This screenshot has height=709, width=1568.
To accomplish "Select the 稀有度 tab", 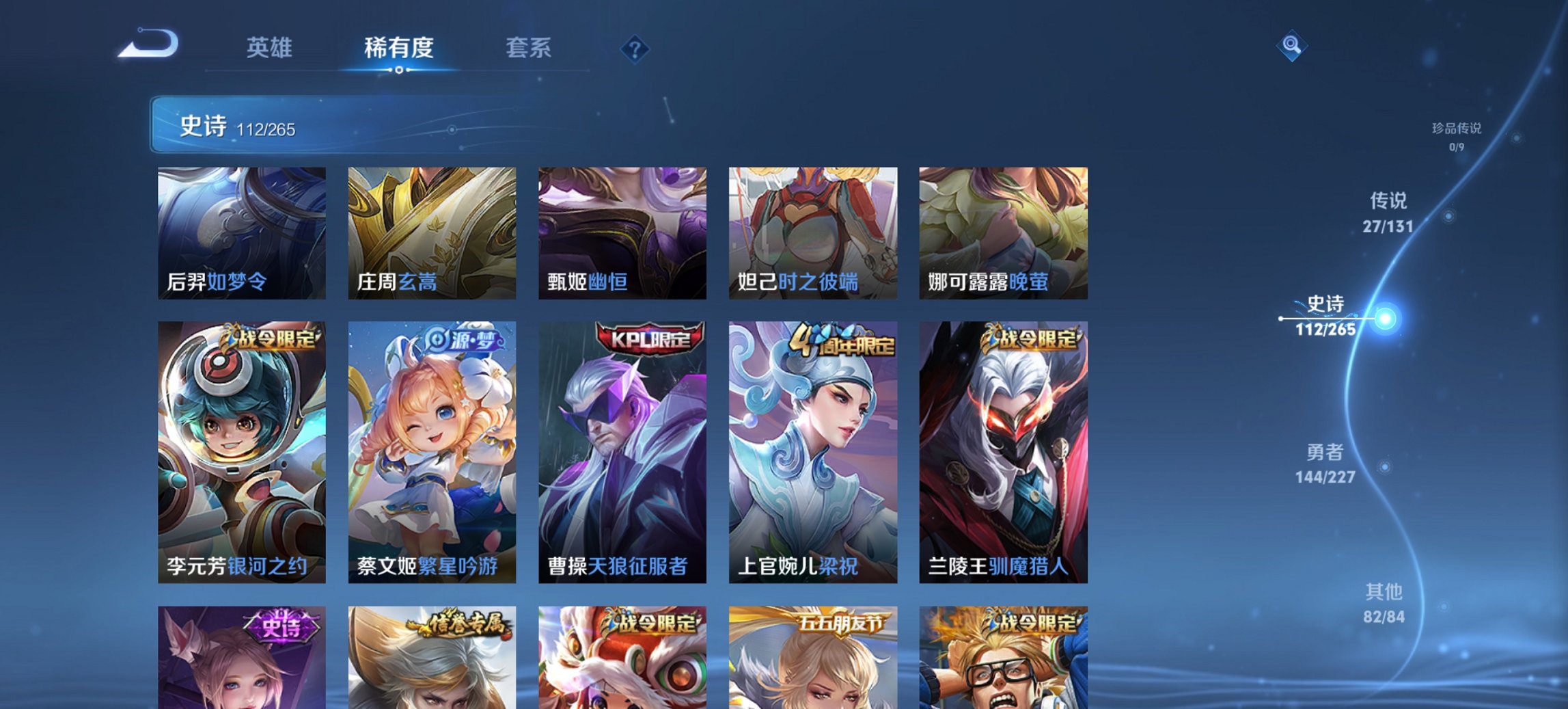I will pyautogui.click(x=398, y=49).
